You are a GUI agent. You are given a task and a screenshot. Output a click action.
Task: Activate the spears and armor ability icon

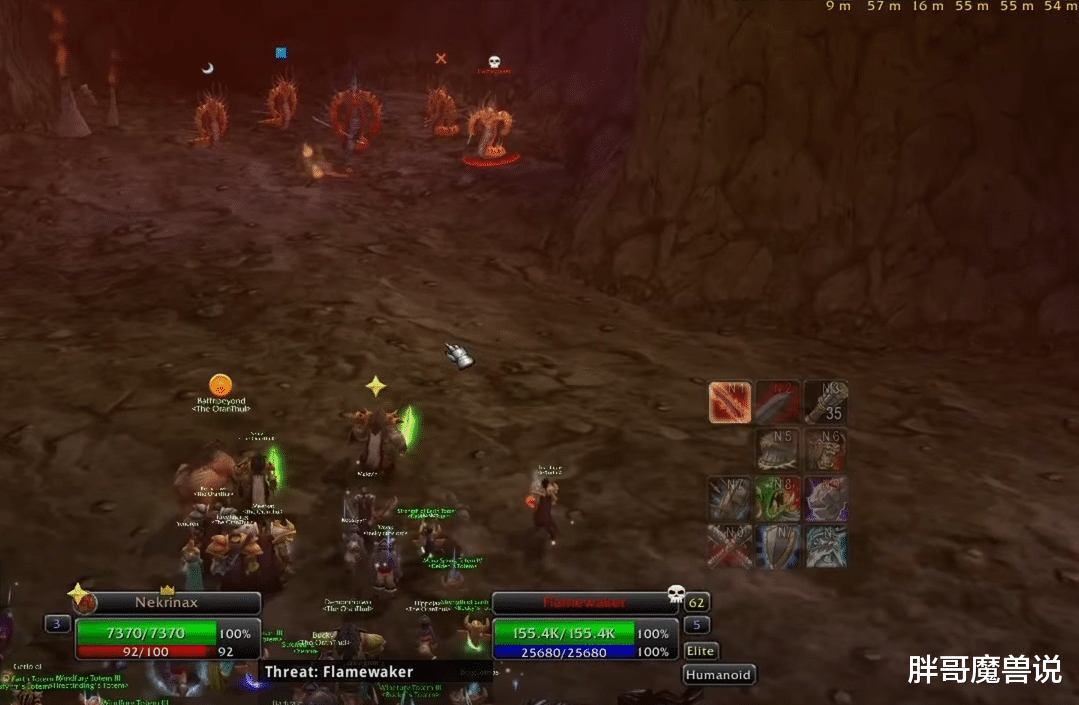(730, 498)
